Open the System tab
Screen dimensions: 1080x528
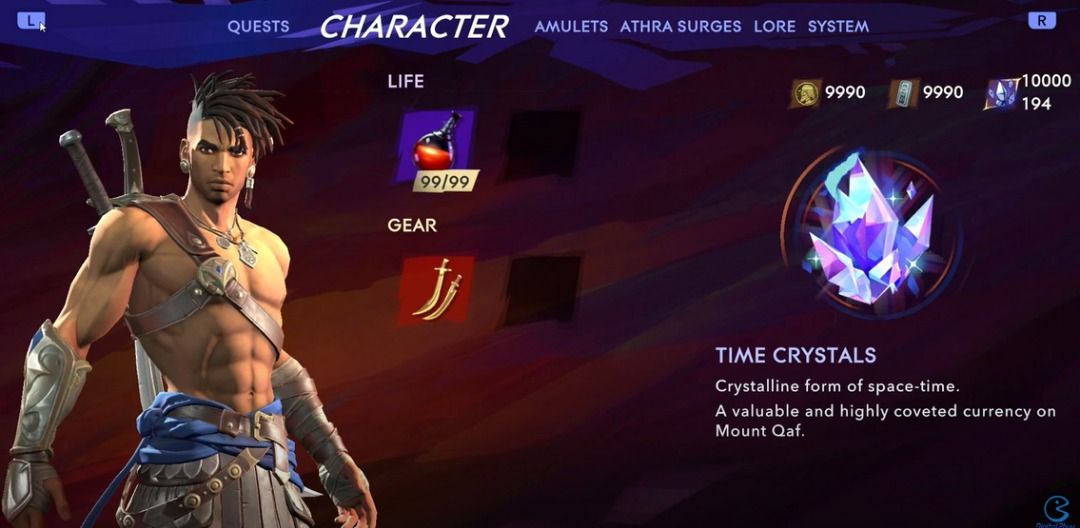[x=838, y=27]
